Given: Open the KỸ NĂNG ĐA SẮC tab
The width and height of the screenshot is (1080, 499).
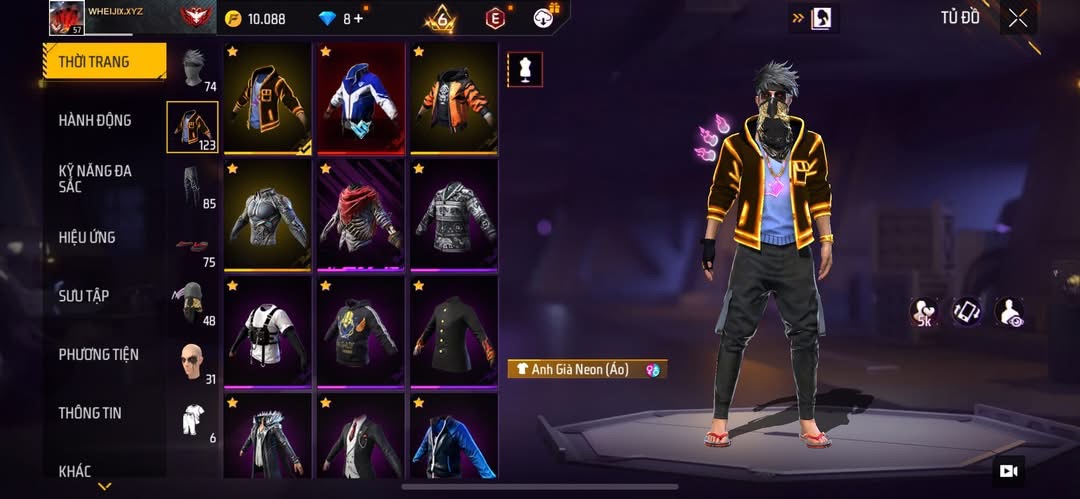Looking at the screenshot, I should coord(95,179).
